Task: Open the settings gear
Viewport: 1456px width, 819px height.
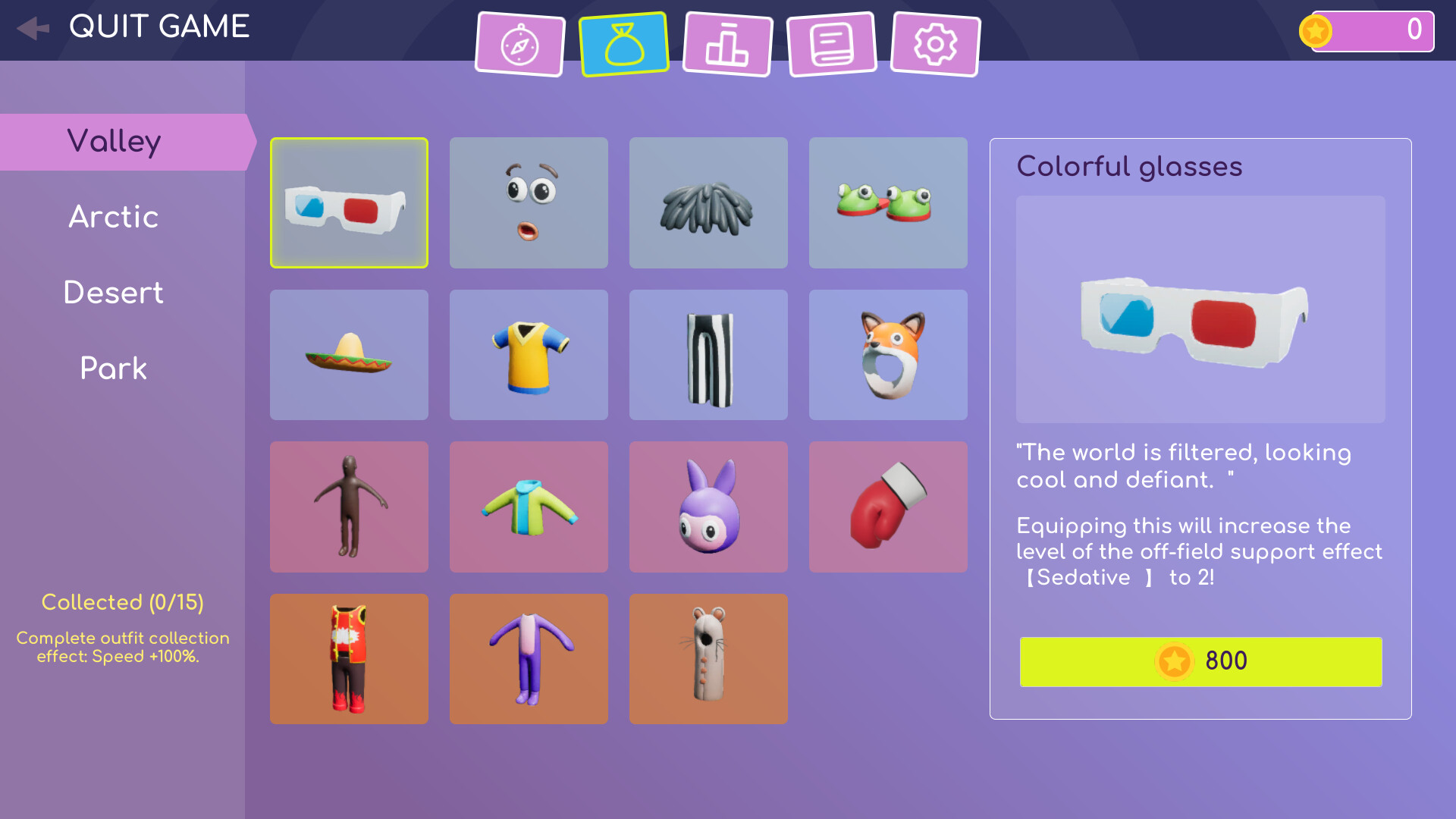Action: point(934,43)
